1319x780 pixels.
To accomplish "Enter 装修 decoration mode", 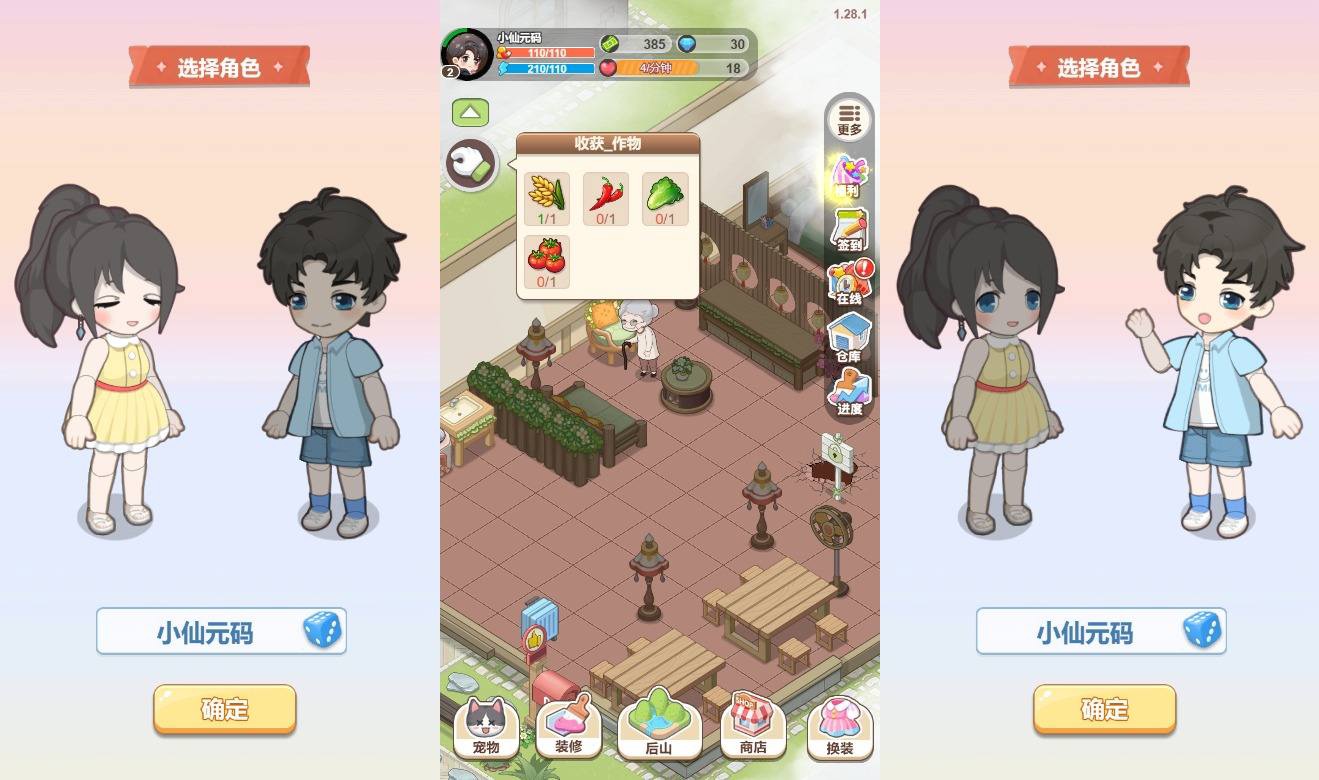I will click(568, 727).
